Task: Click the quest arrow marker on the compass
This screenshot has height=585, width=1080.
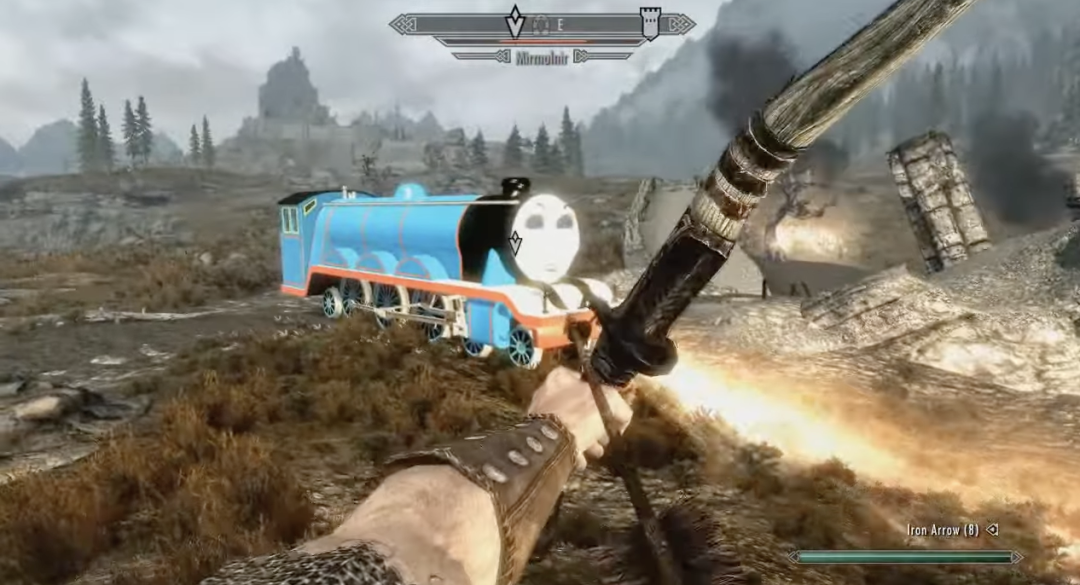Action: [x=515, y=21]
